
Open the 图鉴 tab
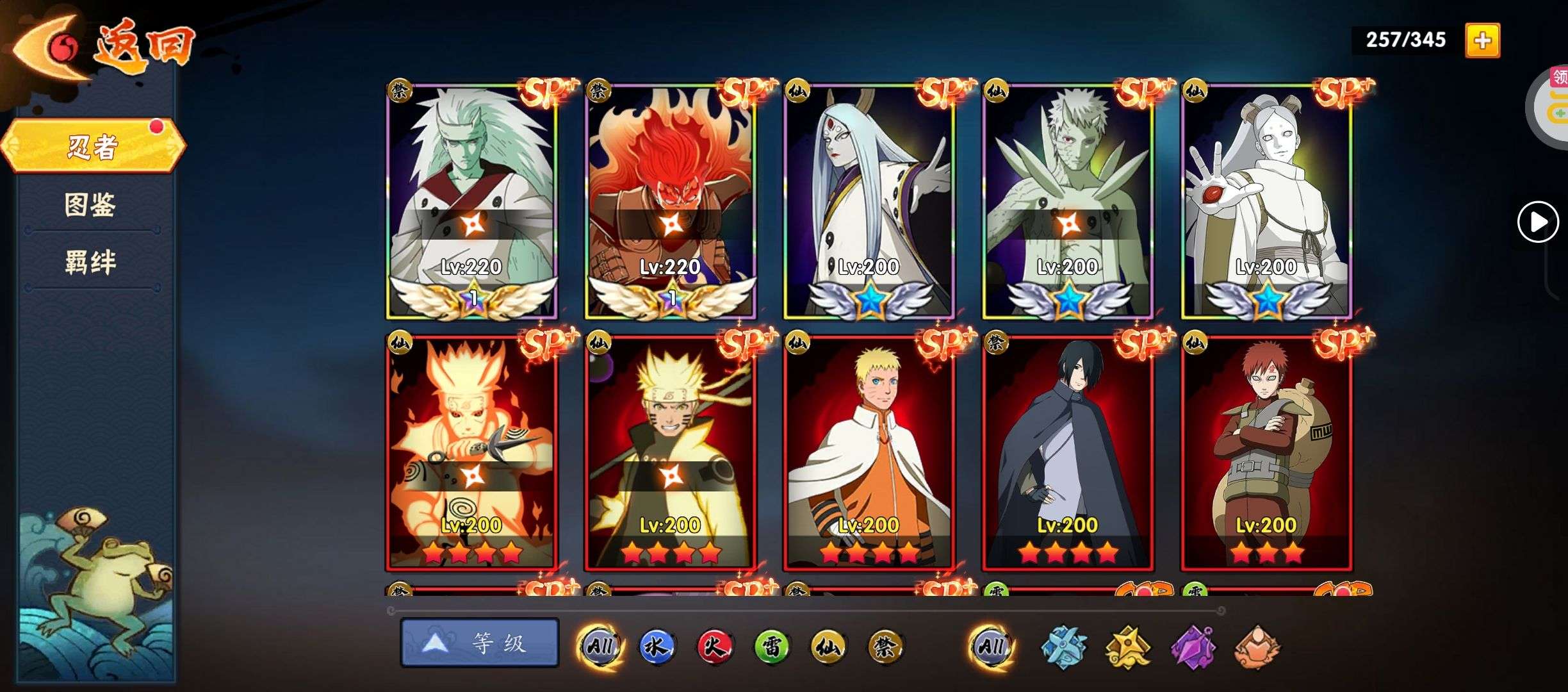90,205
